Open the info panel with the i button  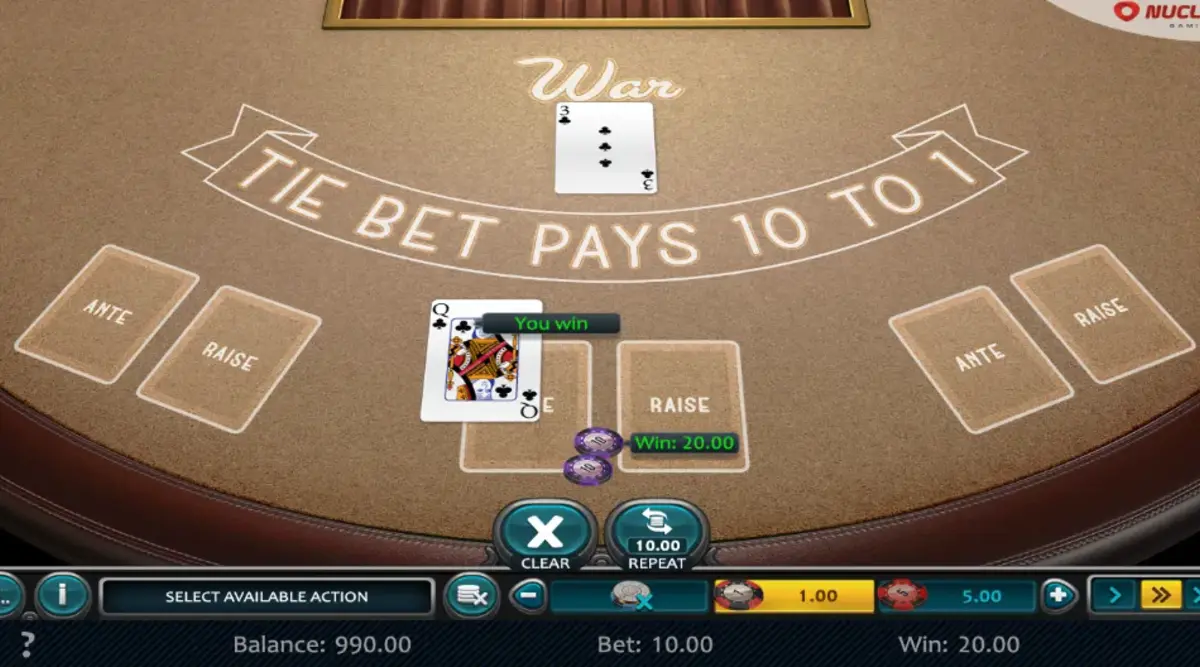62,596
